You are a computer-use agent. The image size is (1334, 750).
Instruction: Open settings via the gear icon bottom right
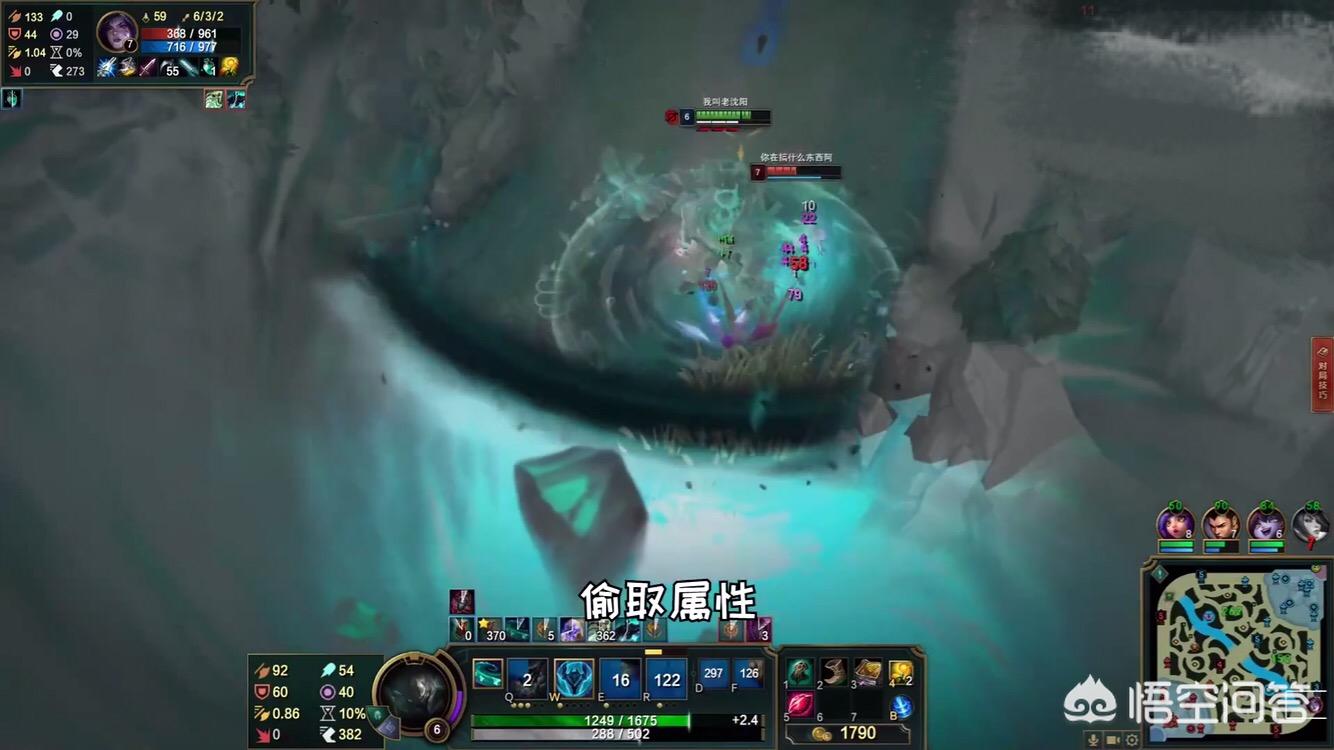(x=1131, y=739)
